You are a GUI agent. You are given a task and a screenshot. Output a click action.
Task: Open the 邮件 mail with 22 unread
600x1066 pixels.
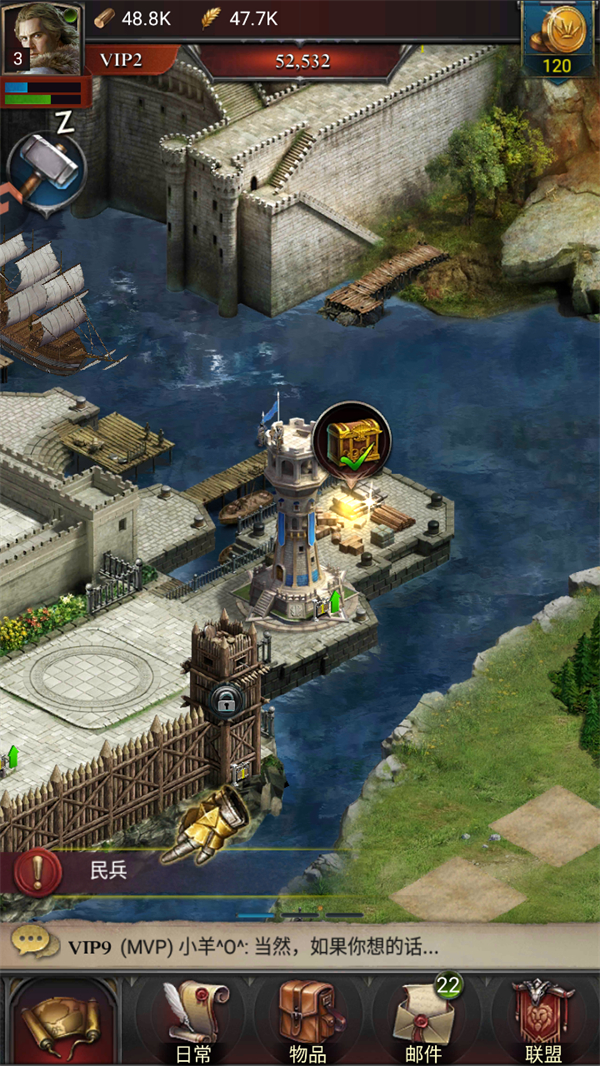click(x=424, y=1020)
